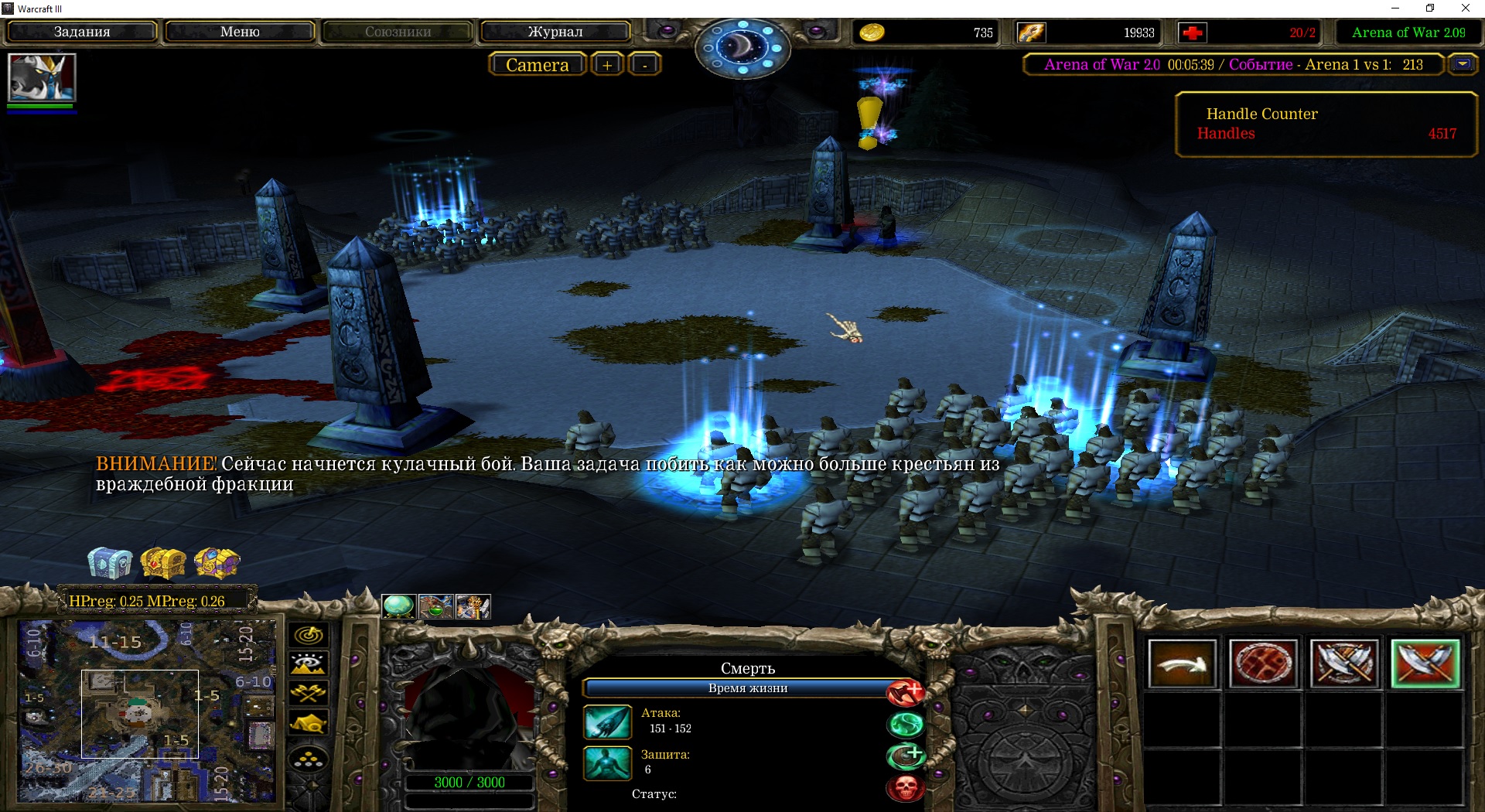The width and height of the screenshot is (1485, 812).
Task: Close the Warcraft III window
Action: point(1465,9)
